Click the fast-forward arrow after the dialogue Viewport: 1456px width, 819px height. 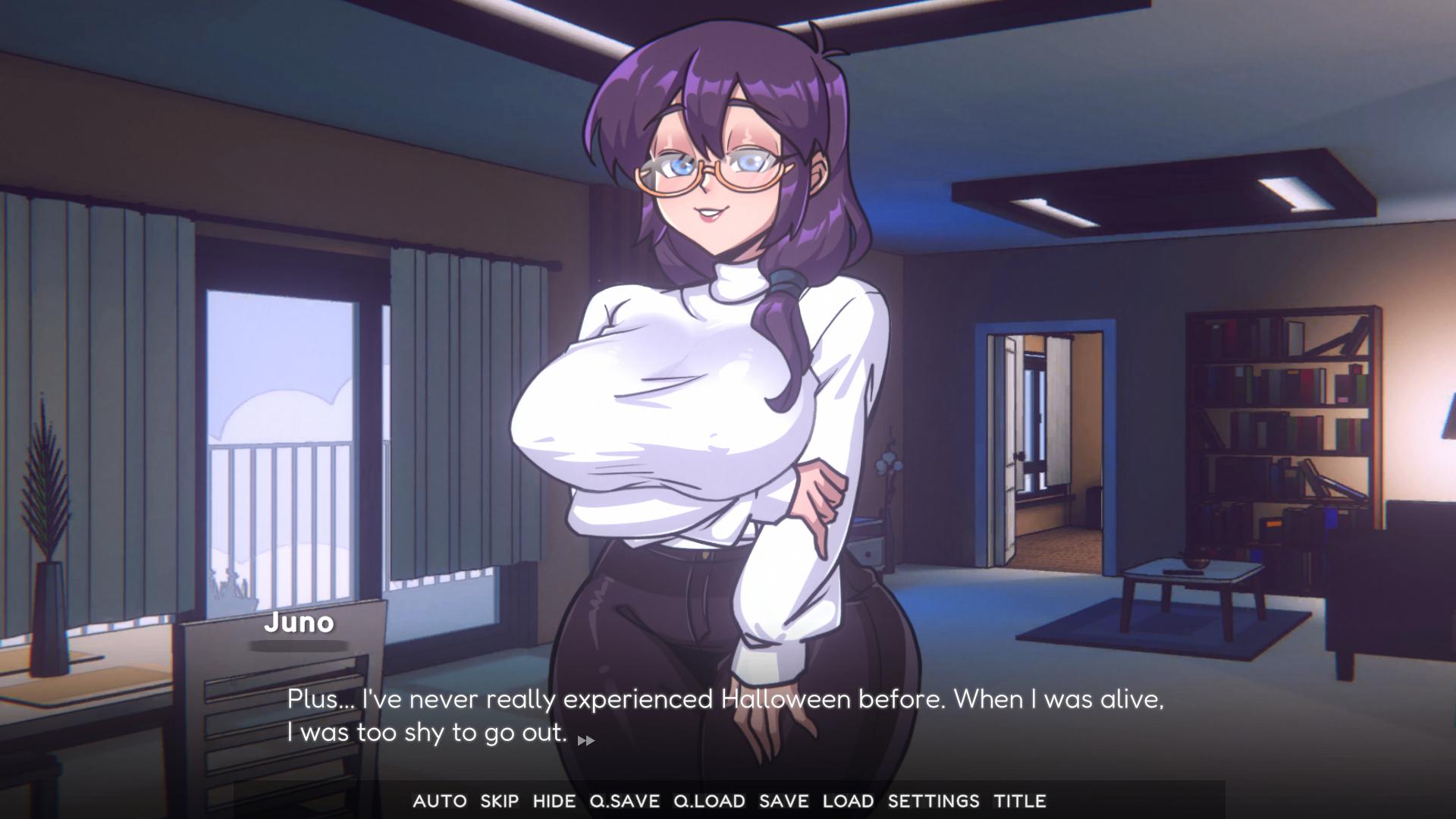(586, 740)
